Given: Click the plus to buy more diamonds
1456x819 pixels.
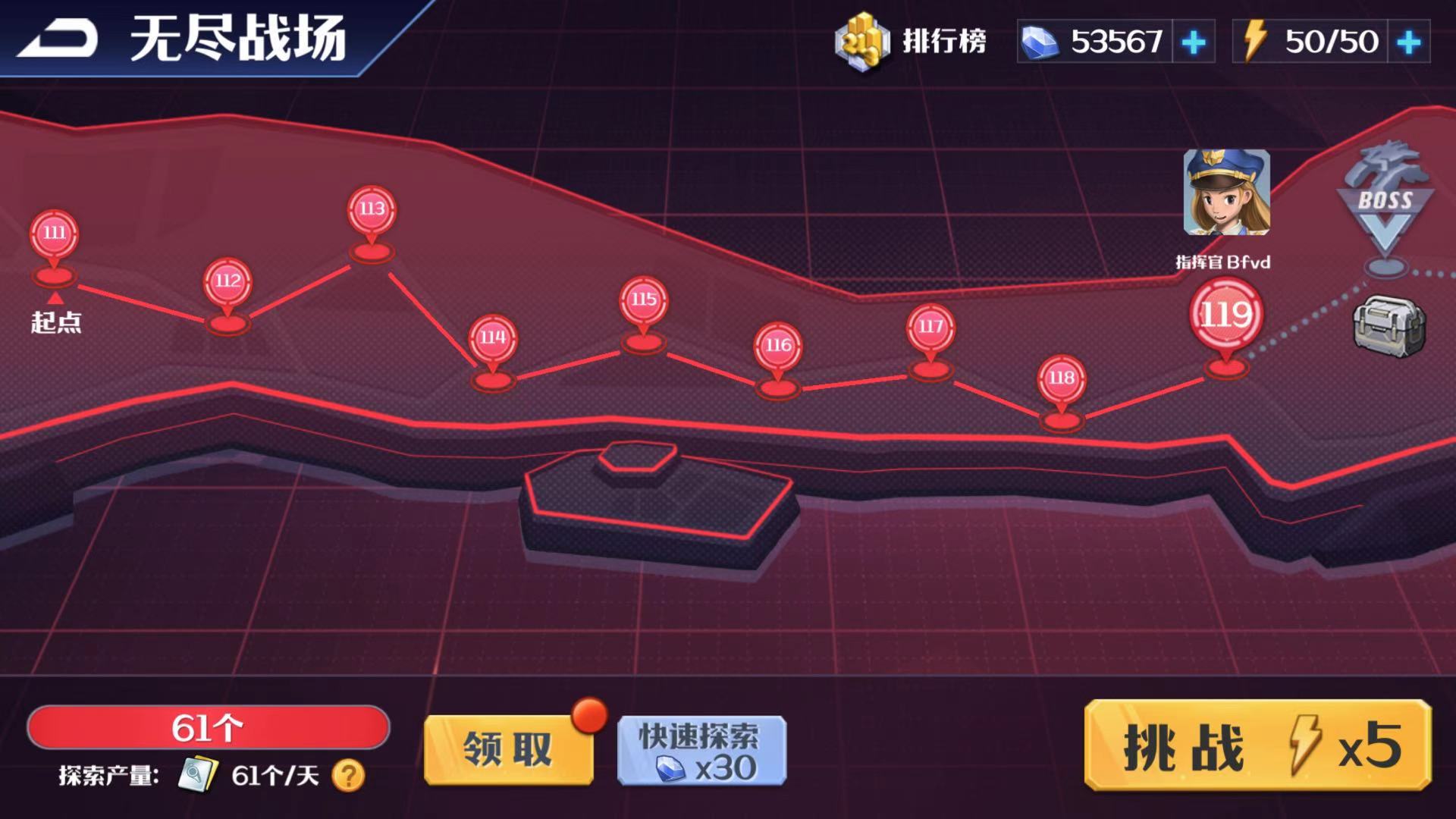Looking at the screenshot, I should 1194,43.
